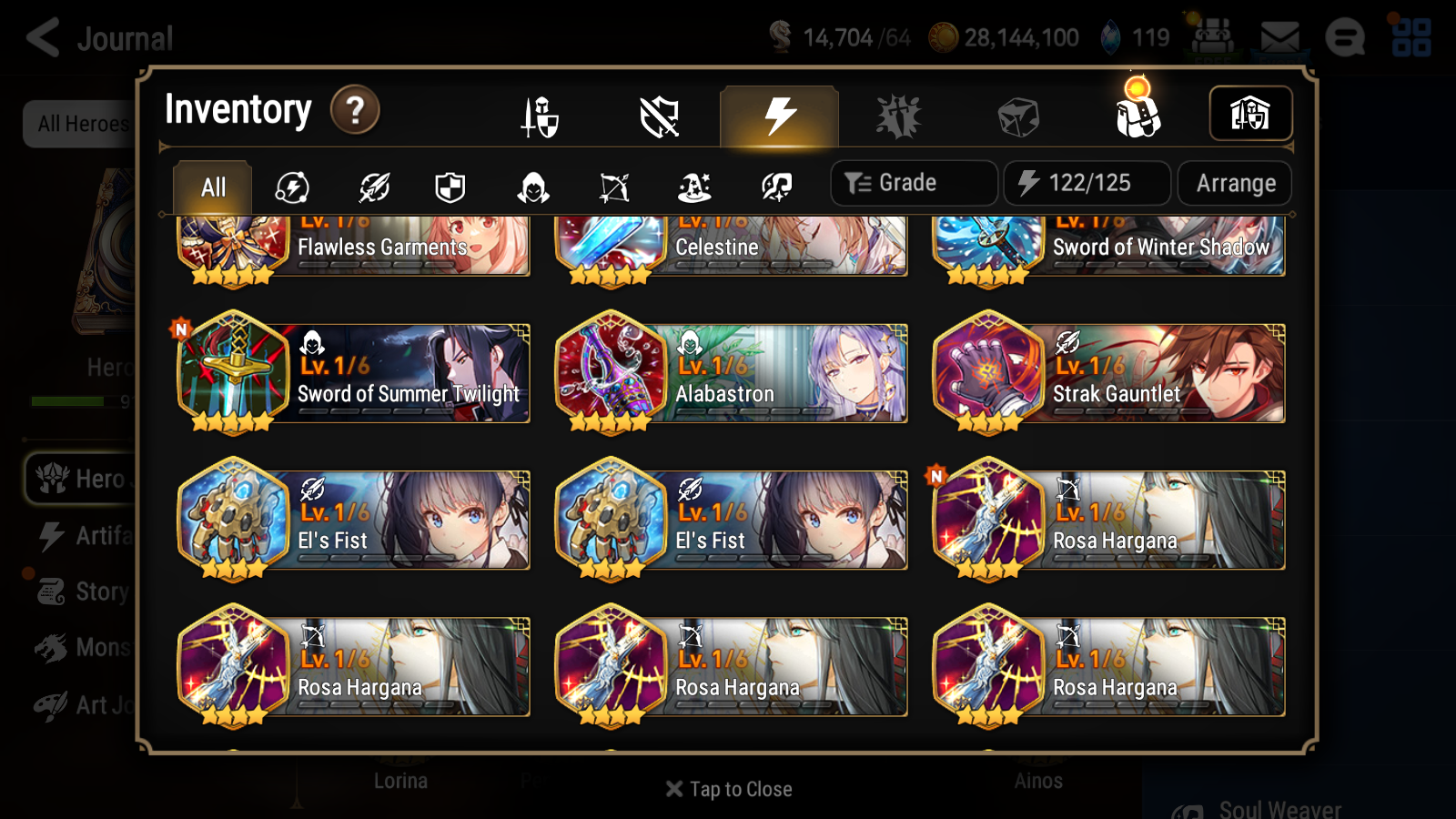Tap to Close the inventory window
The image size is (1456, 819).
[727, 789]
